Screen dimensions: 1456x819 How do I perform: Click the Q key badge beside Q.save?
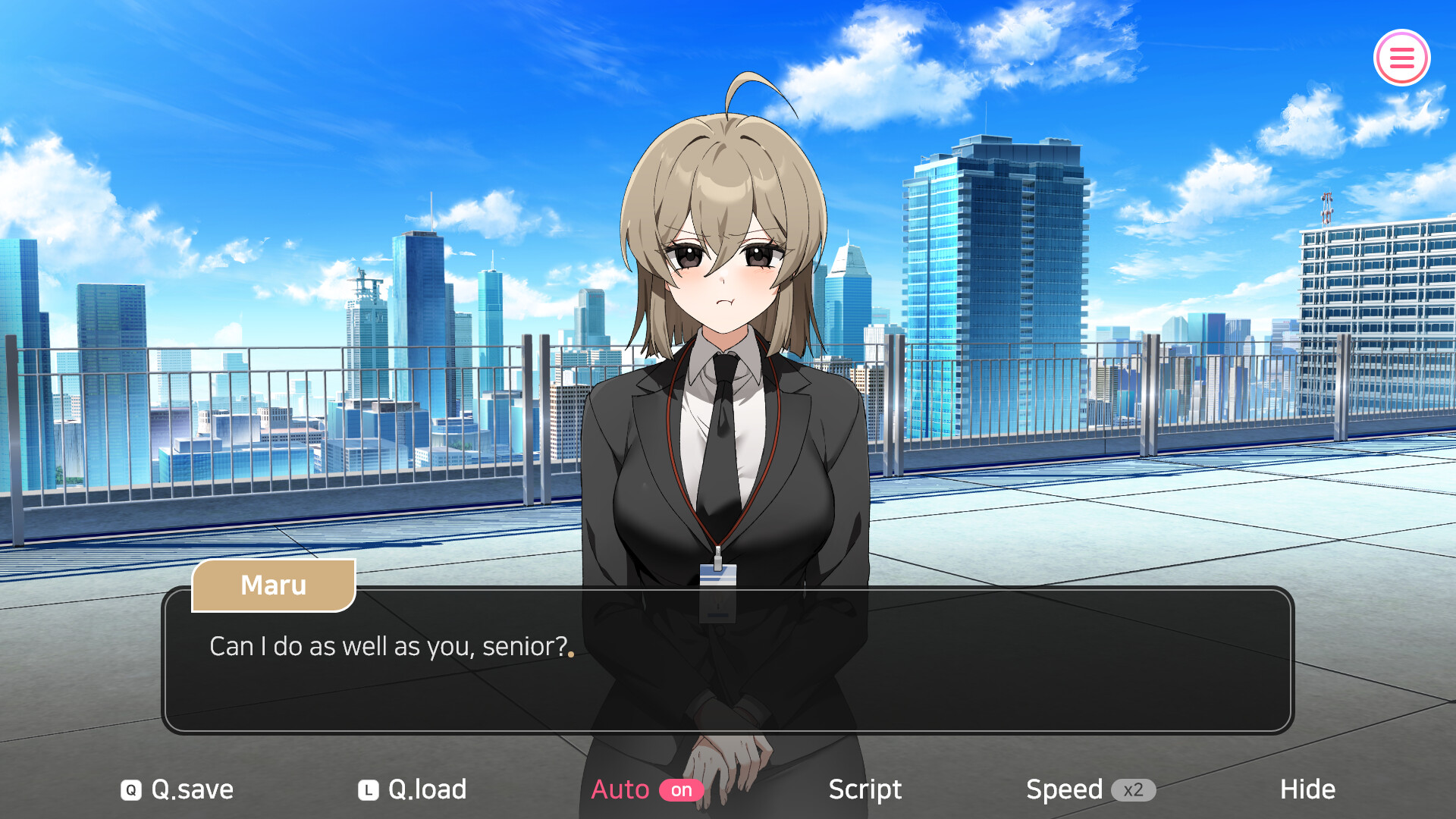(130, 789)
